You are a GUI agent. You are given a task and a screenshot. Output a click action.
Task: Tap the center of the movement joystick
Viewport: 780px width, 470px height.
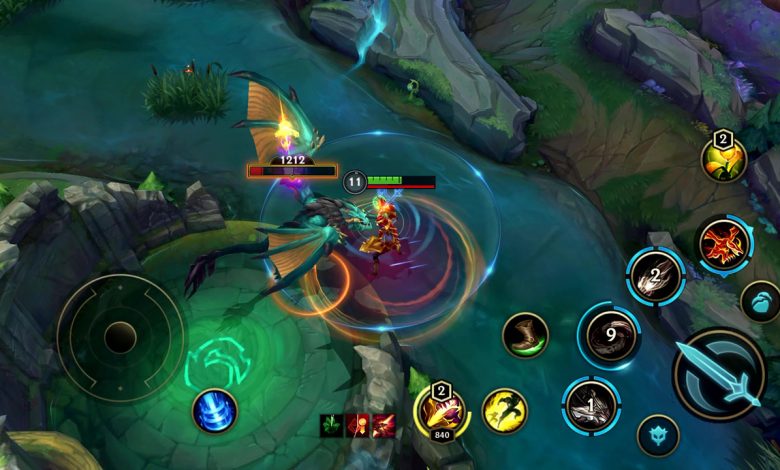coord(121,338)
